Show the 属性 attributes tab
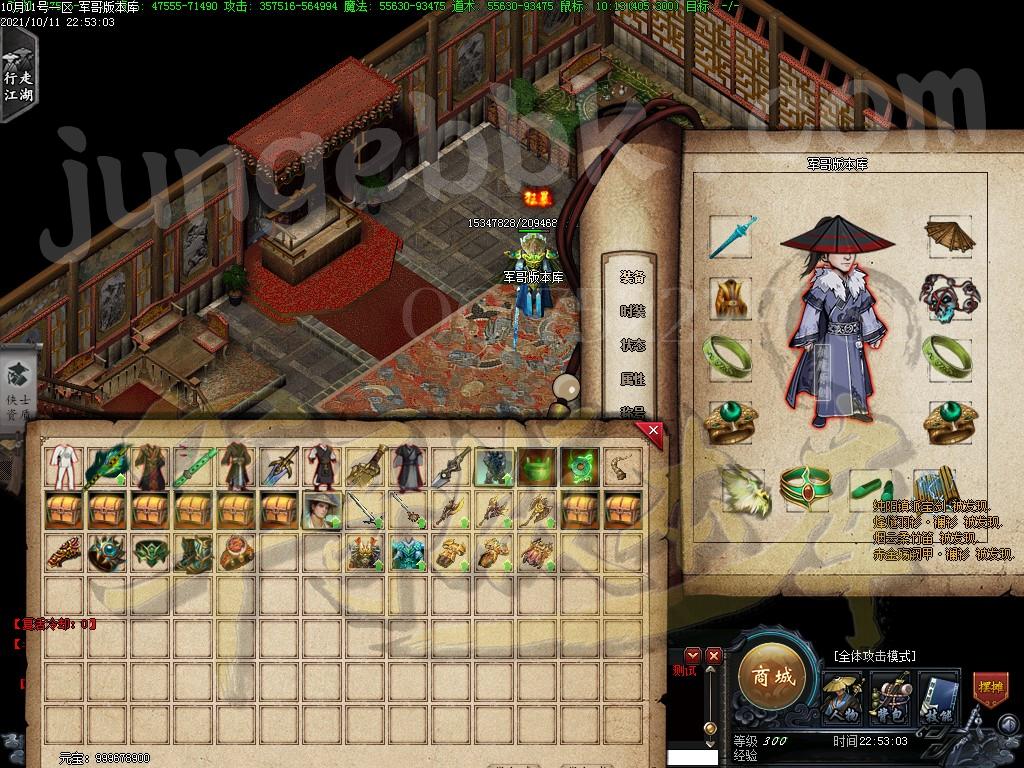This screenshot has height=768, width=1024. (x=632, y=380)
